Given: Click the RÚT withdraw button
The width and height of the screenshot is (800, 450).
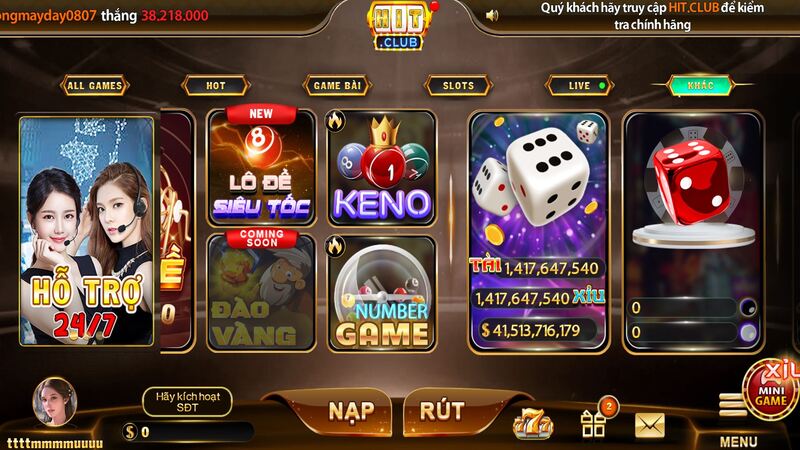Looking at the screenshot, I should [441, 412].
